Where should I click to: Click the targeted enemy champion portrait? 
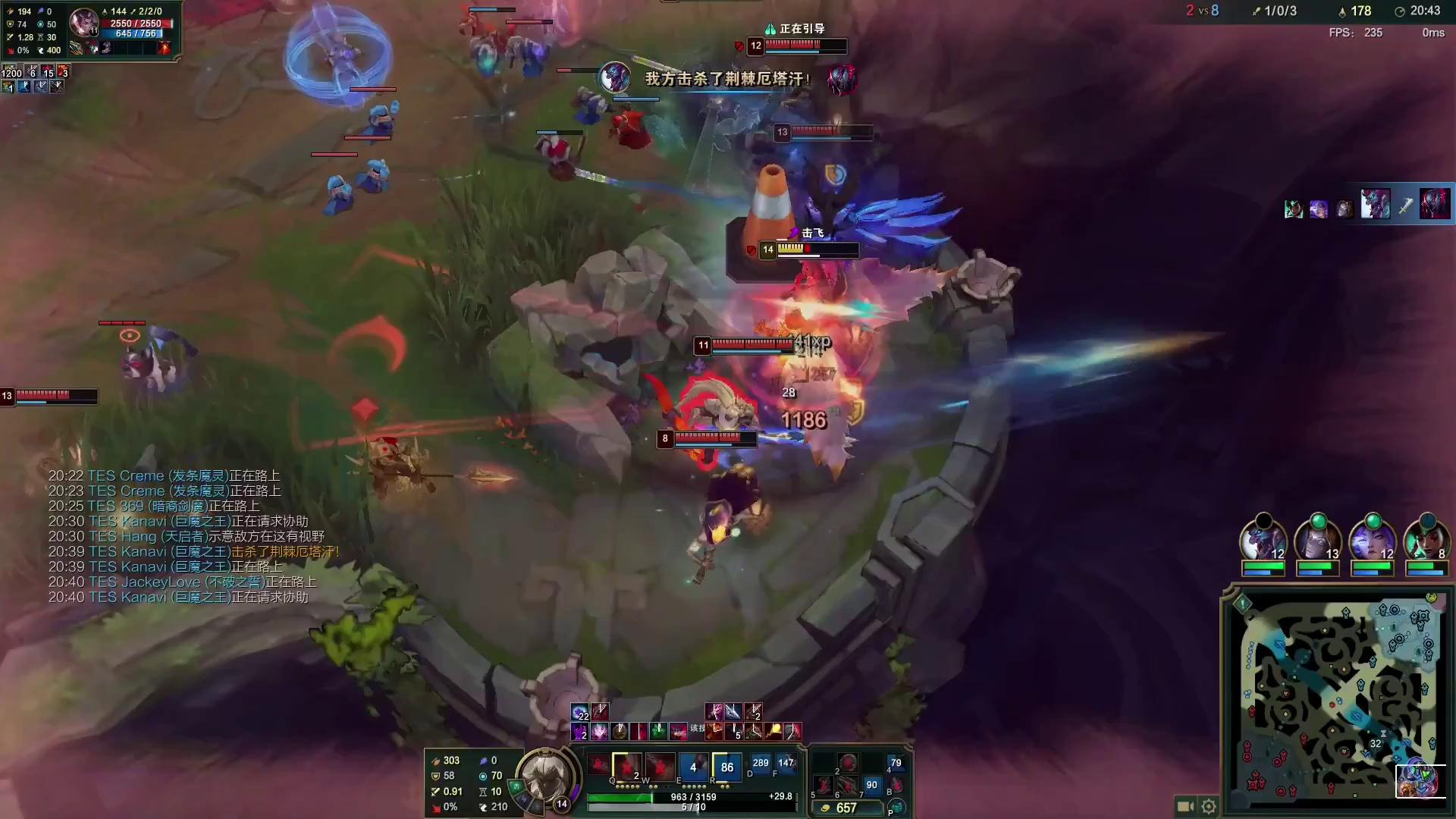point(83,23)
